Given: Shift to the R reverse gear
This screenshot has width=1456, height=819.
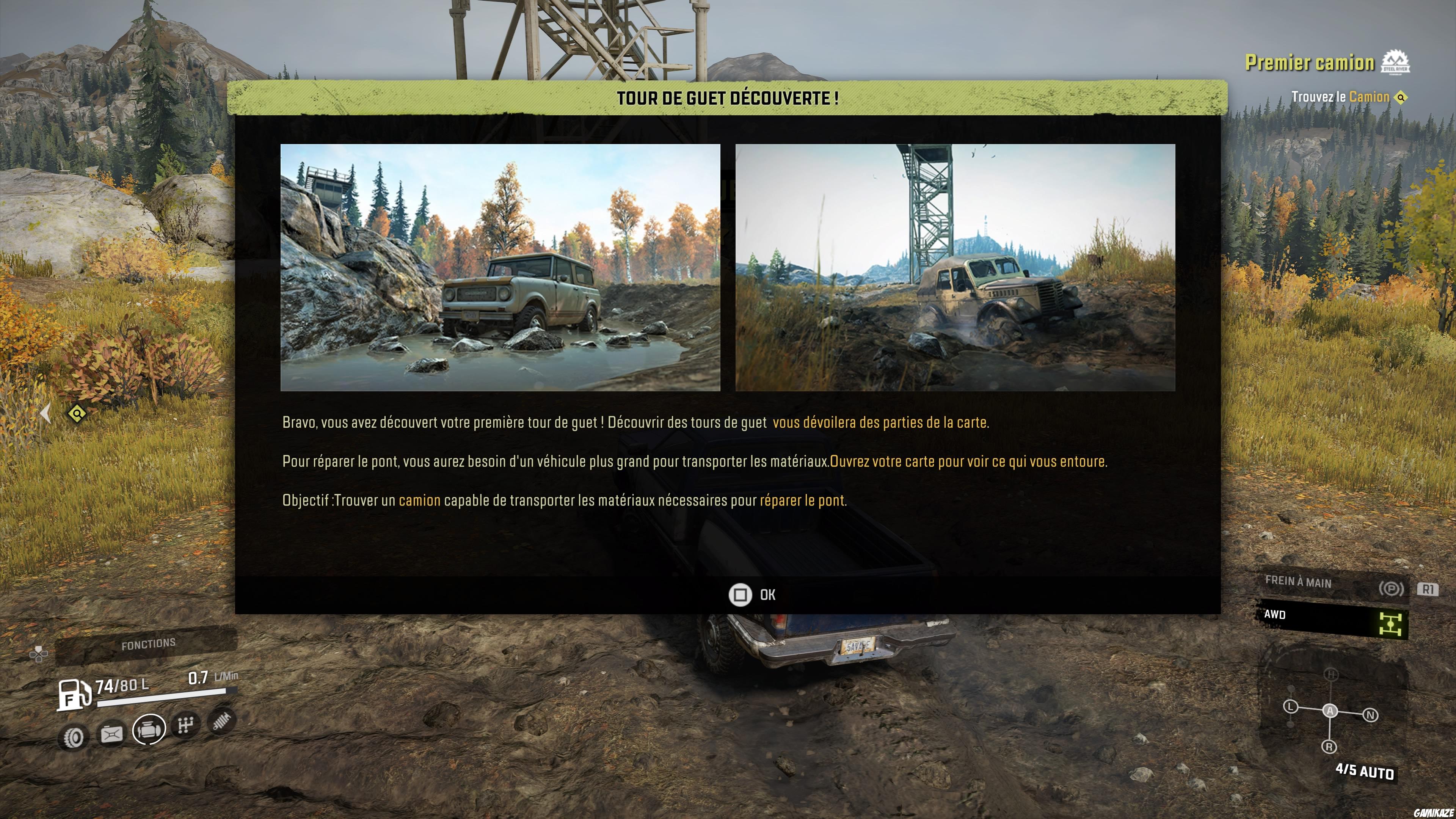Looking at the screenshot, I should point(1329,747).
